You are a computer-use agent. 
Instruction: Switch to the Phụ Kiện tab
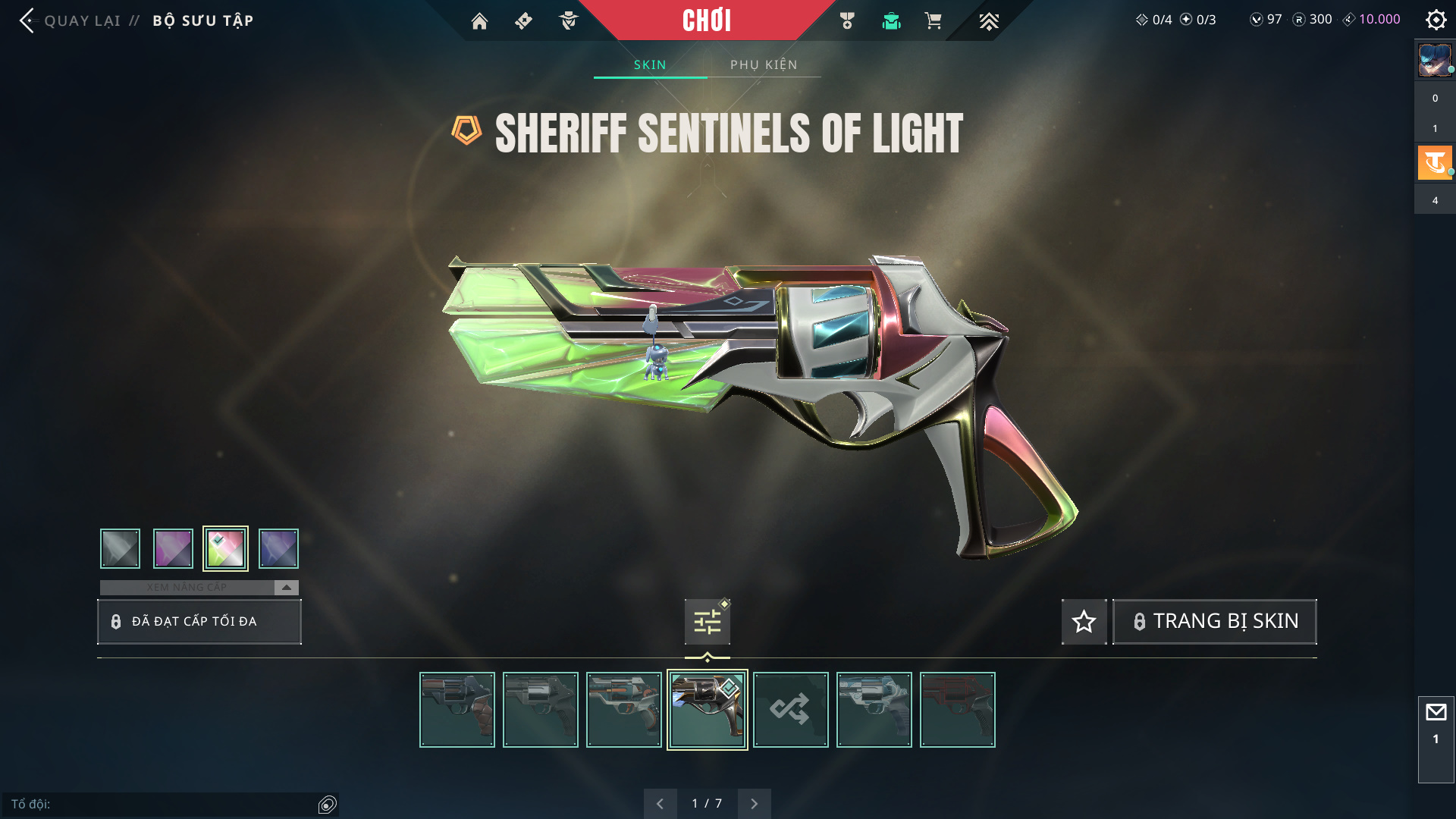tap(764, 65)
